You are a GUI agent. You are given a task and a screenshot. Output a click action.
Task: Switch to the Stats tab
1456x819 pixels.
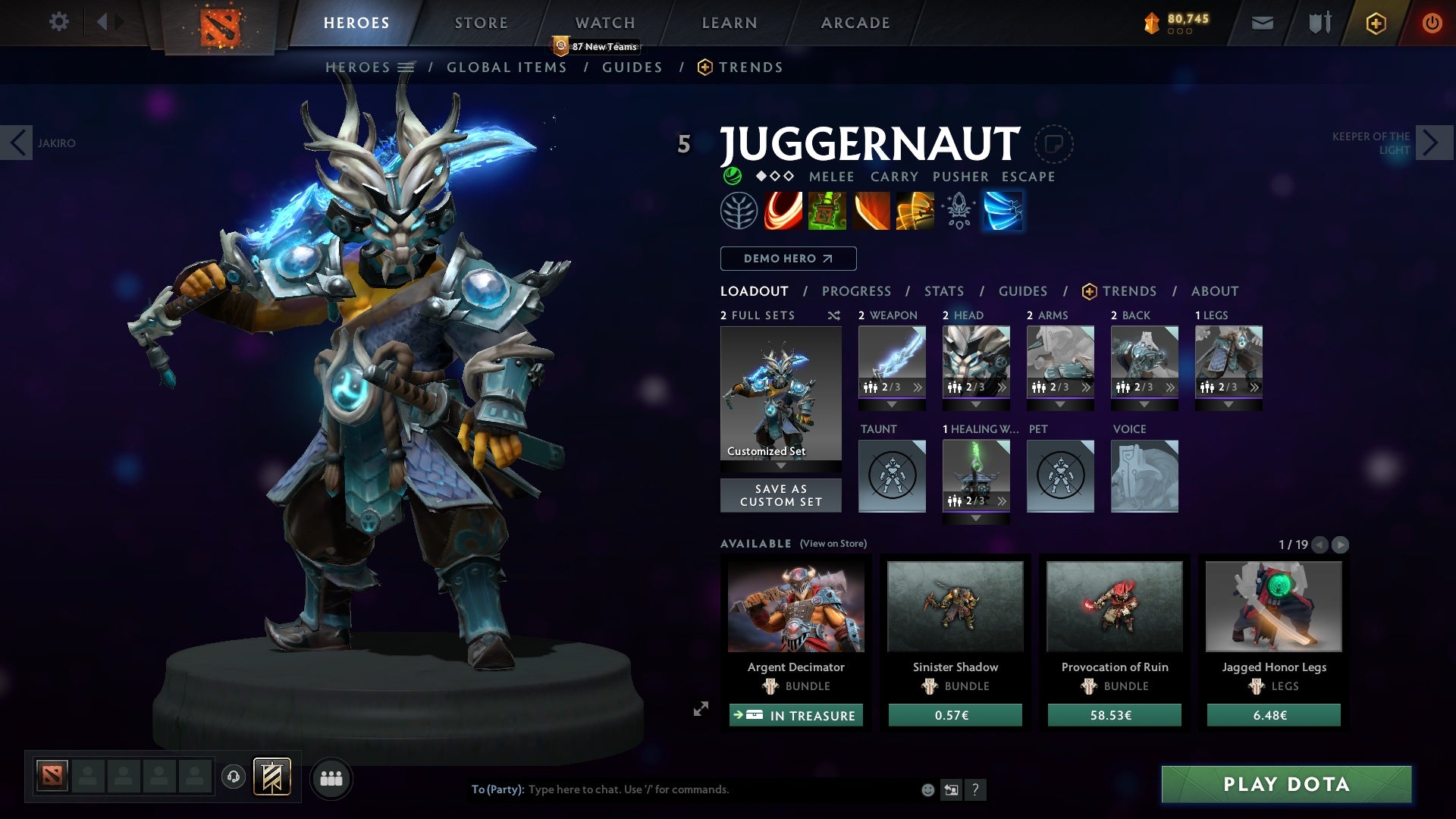pos(944,291)
